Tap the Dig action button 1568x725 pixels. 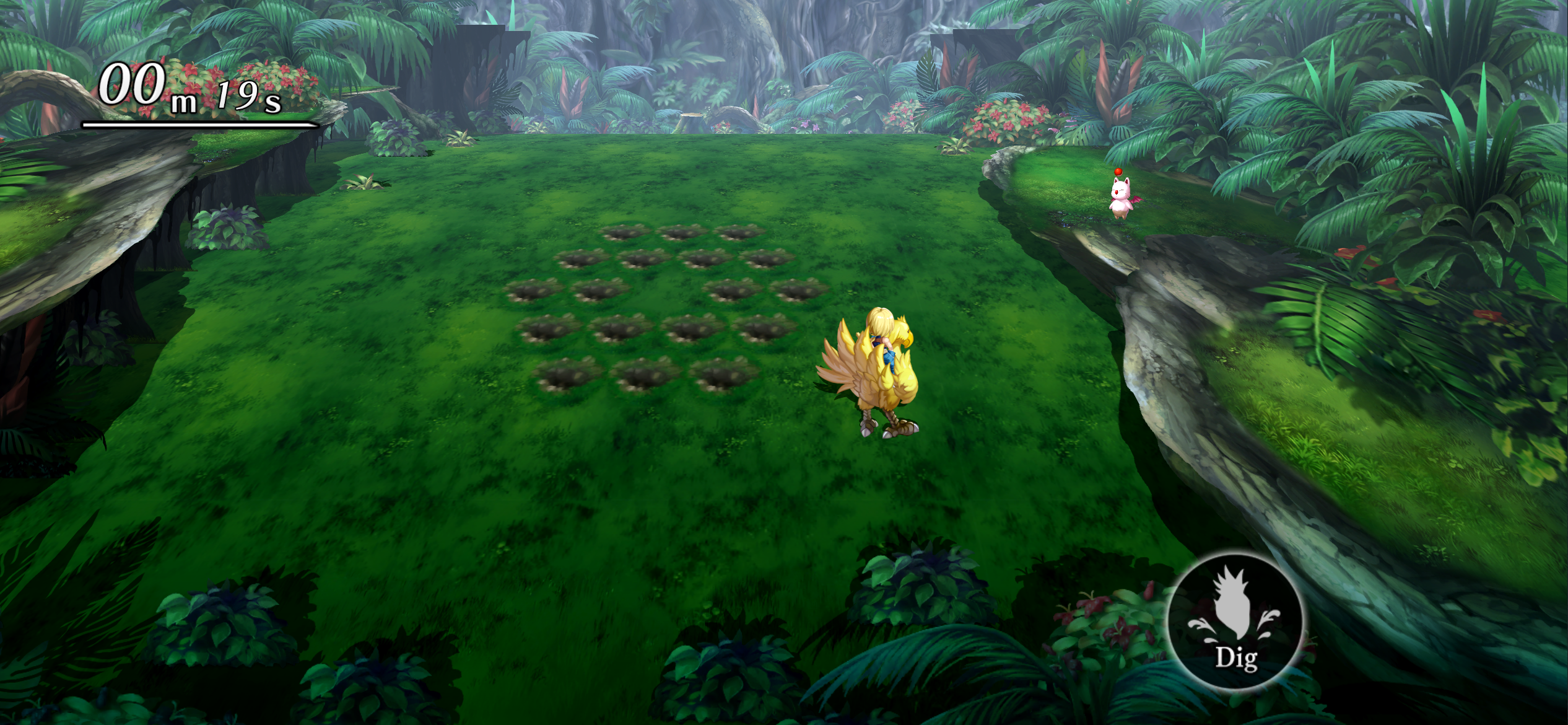pos(1235,622)
